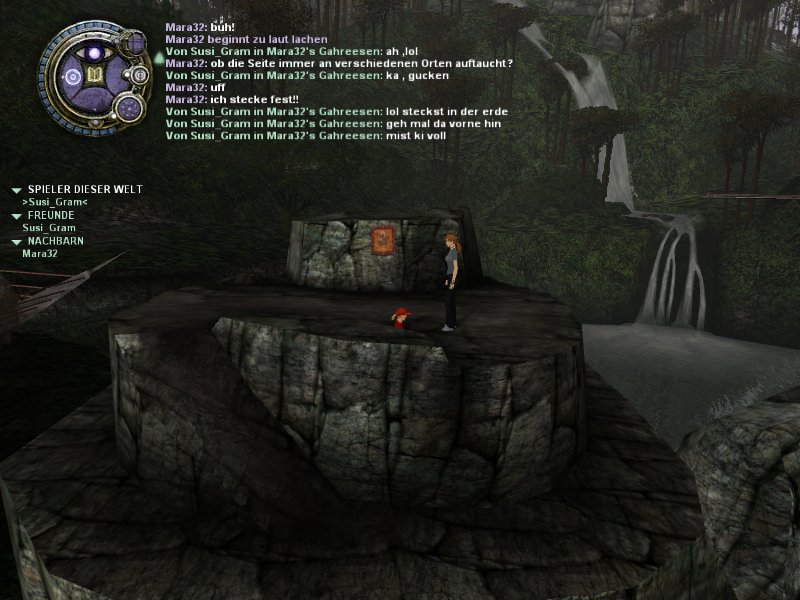Select Mara32 in the Nachbarn list
The width and height of the screenshot is (800, 600).
click(x=39, y=254)
